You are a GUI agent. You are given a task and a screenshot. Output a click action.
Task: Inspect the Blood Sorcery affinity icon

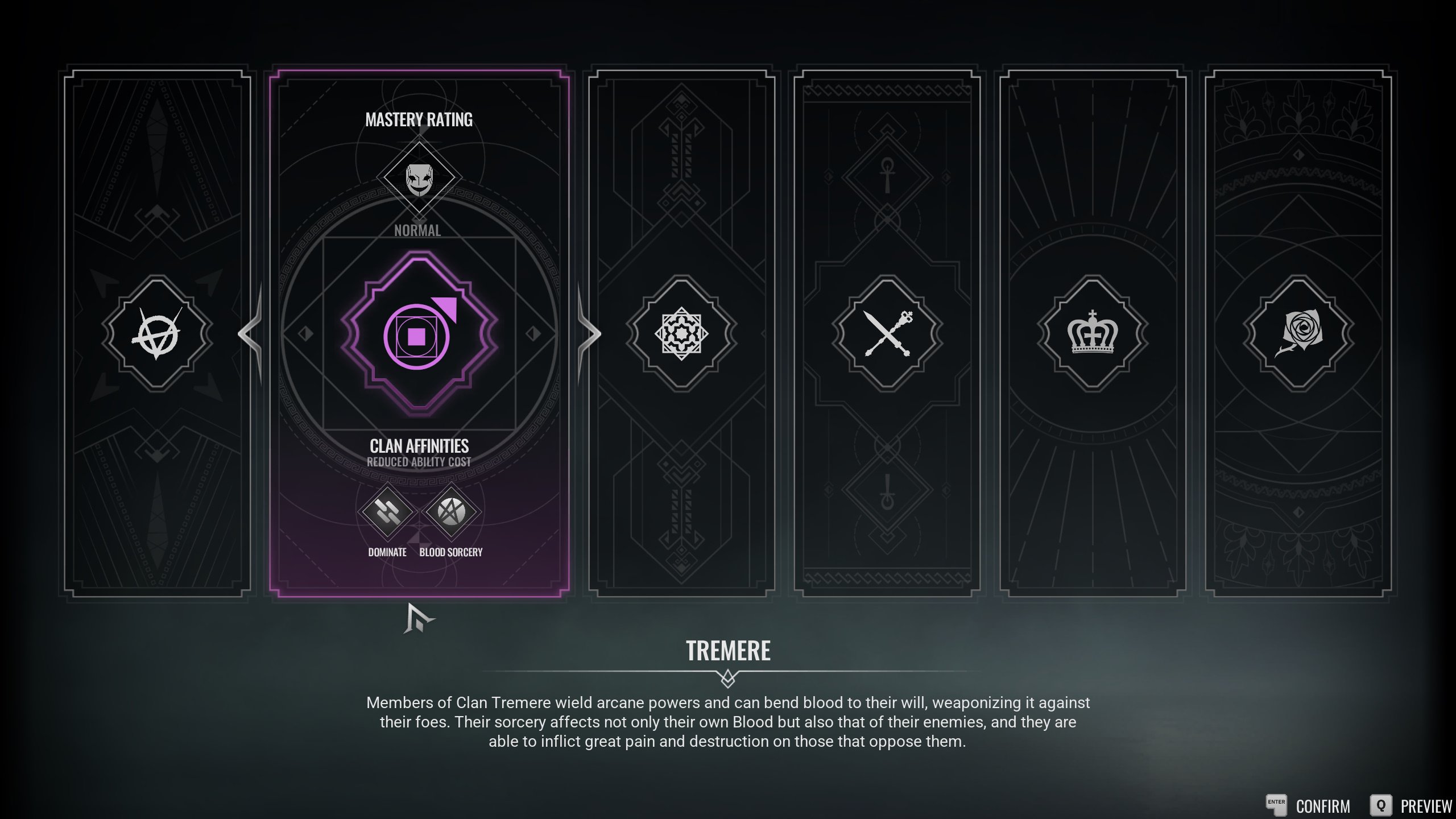click(x=451, y=512)
